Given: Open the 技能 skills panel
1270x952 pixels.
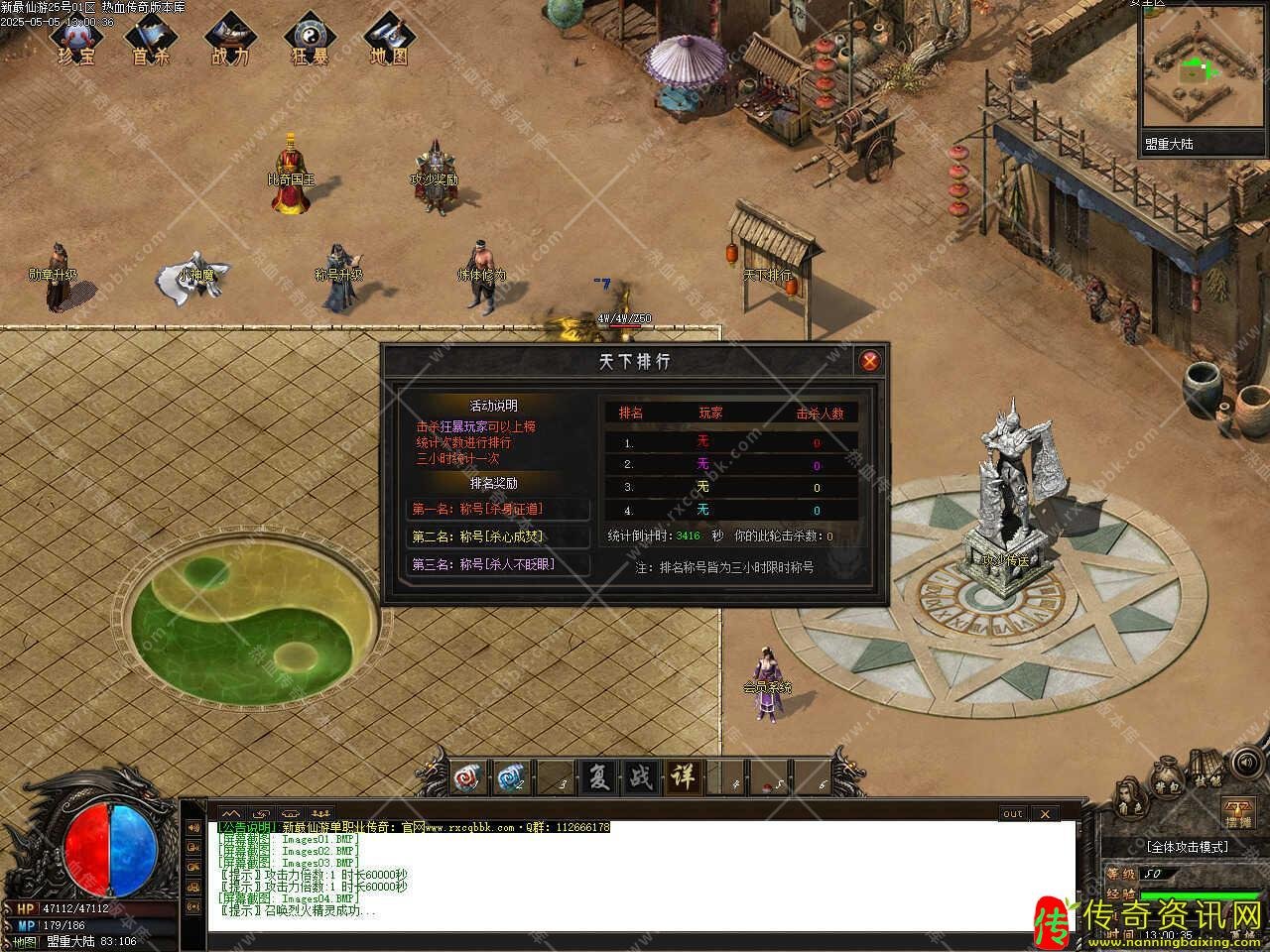Looking at the screenshot, I should coord(1206,775).
